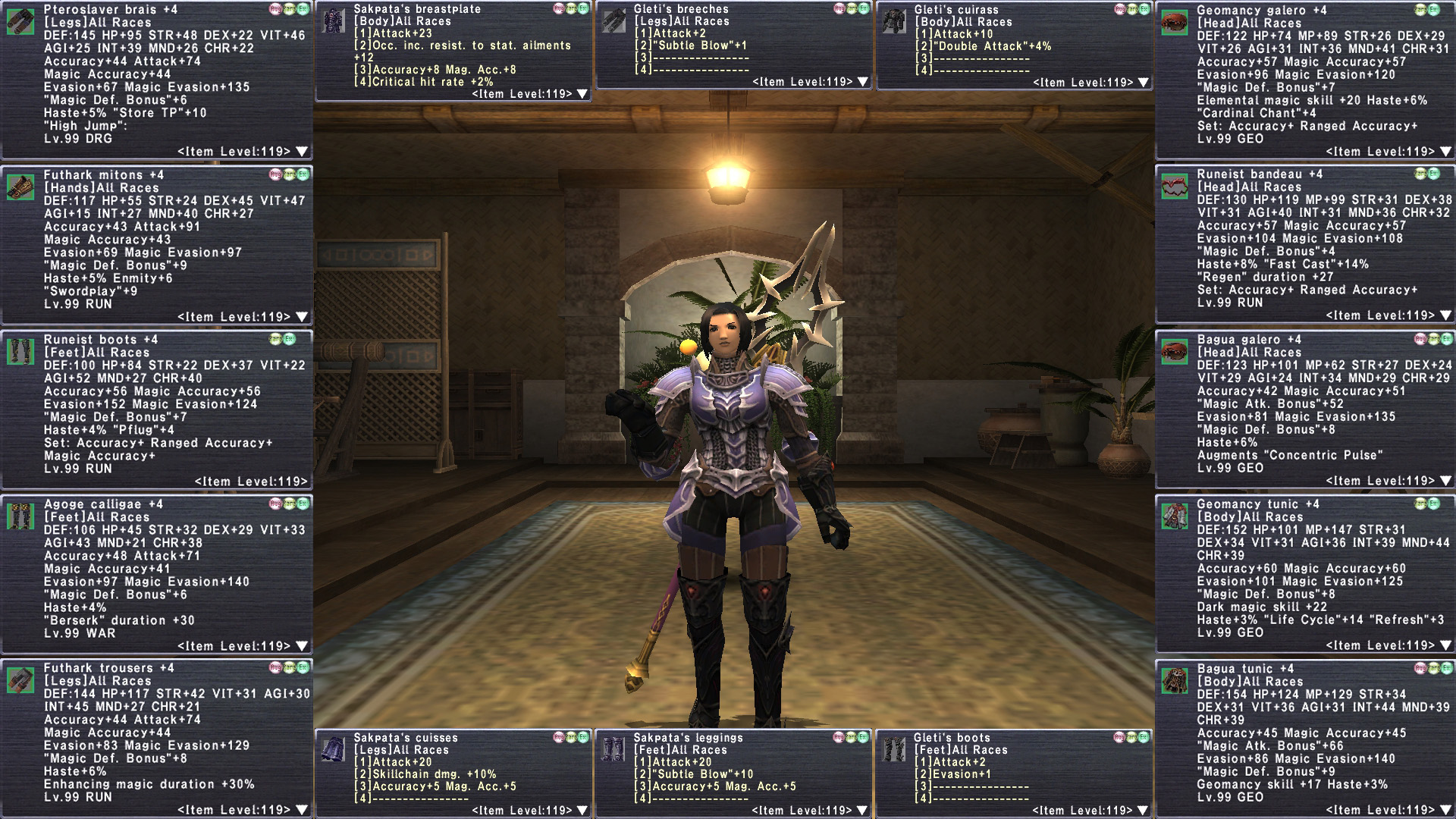Select the Sakpata's breastplate icon
Screen dimensions: 1456x819
pos(333,21)
